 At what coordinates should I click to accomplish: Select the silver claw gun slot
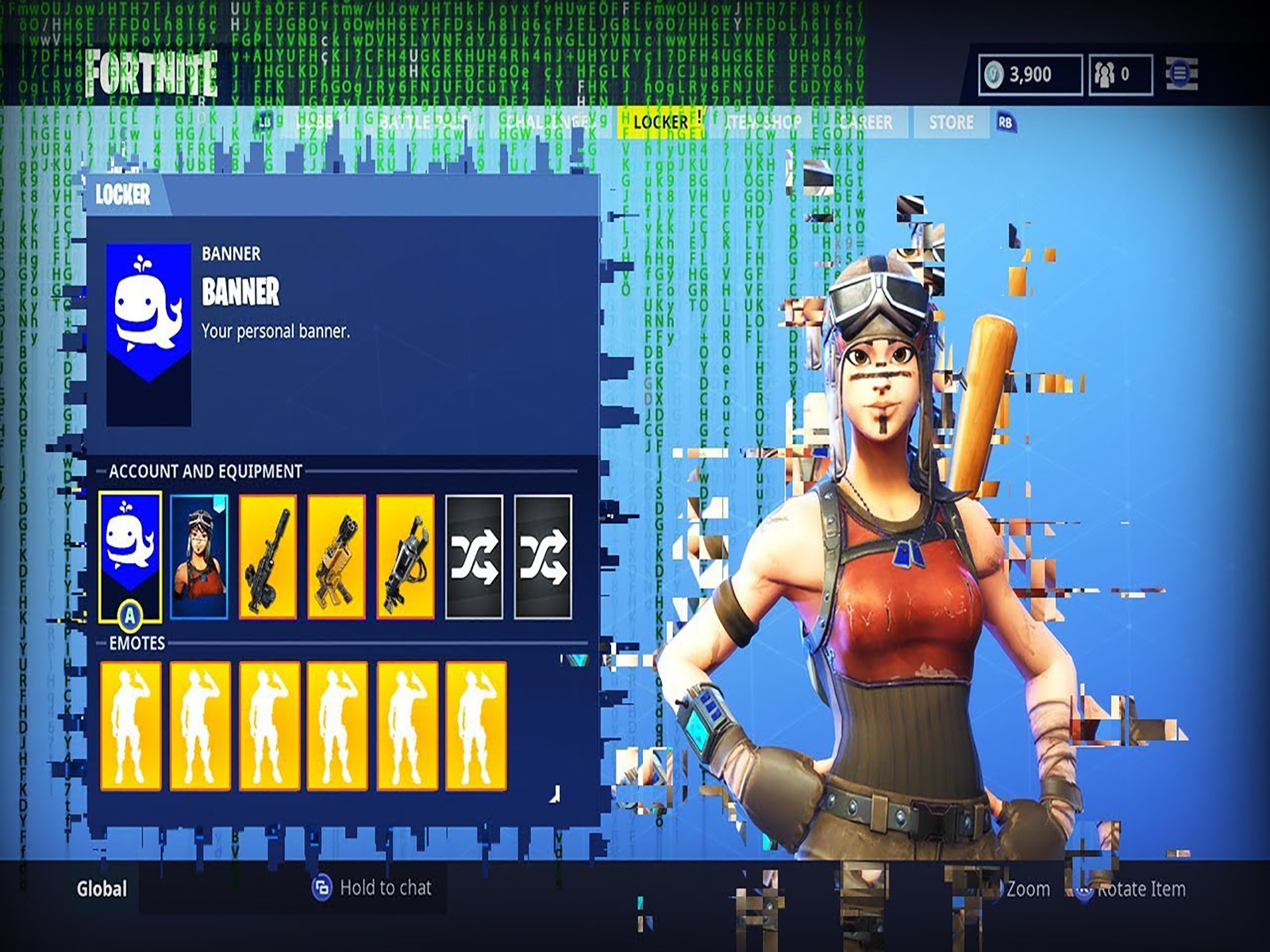[406, 556]
